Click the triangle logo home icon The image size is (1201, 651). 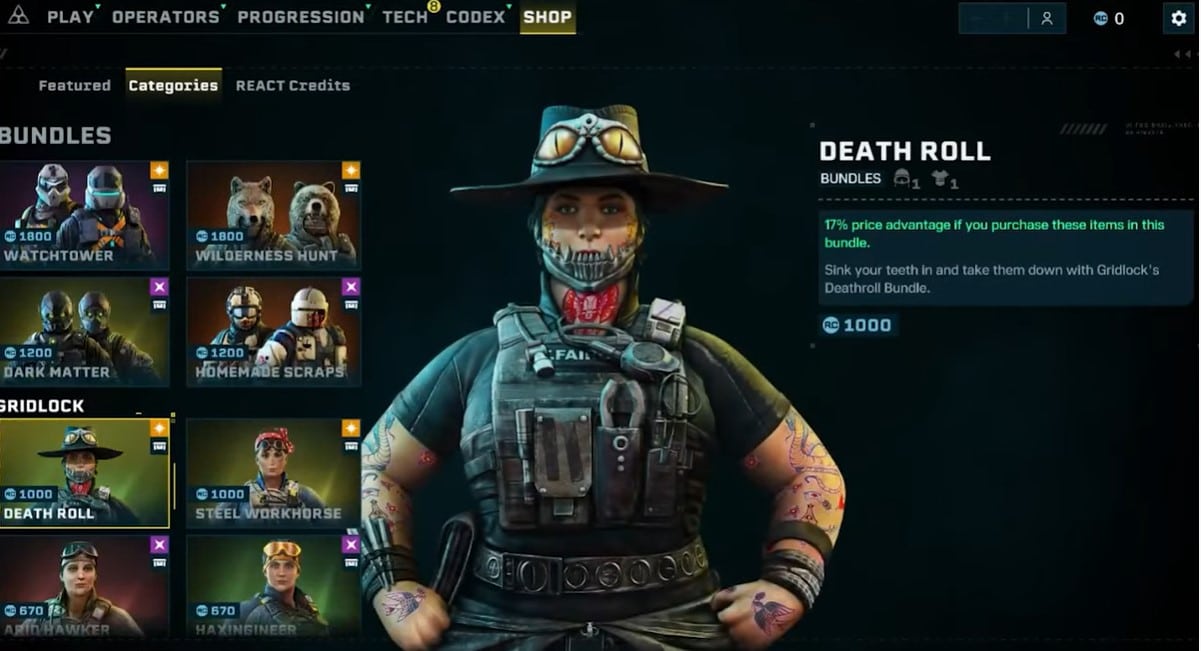18,17
